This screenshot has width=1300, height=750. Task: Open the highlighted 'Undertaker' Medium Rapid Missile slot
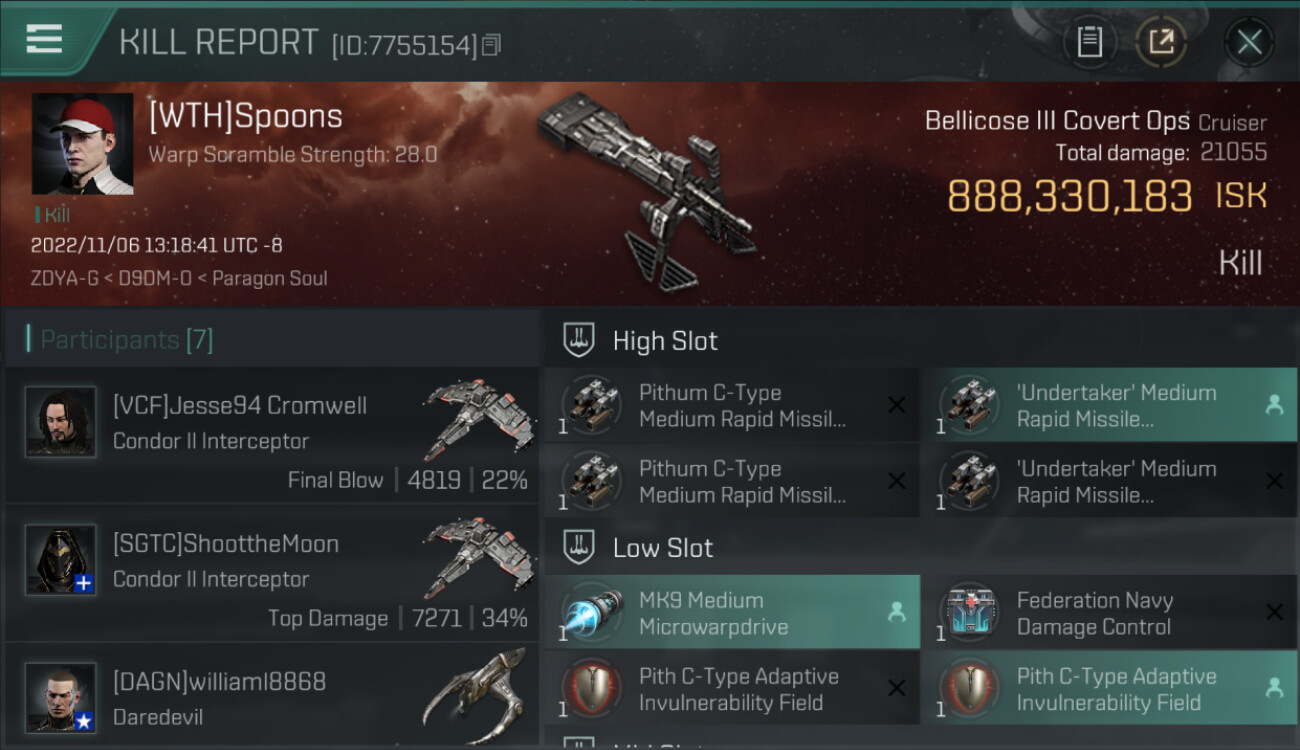[1109, 405]
